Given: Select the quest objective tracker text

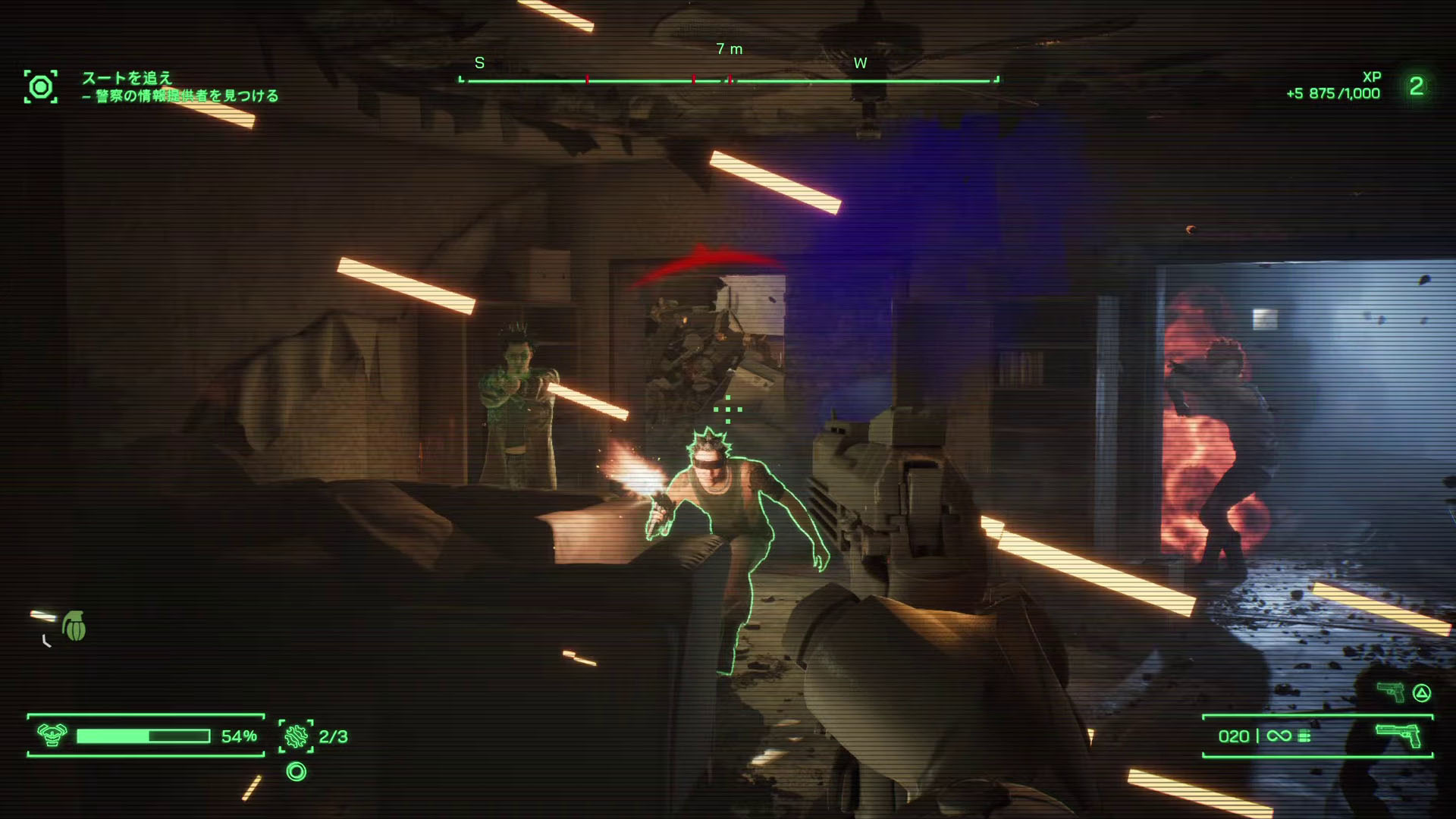Looking at the screenshot, I should coord(180,87).
